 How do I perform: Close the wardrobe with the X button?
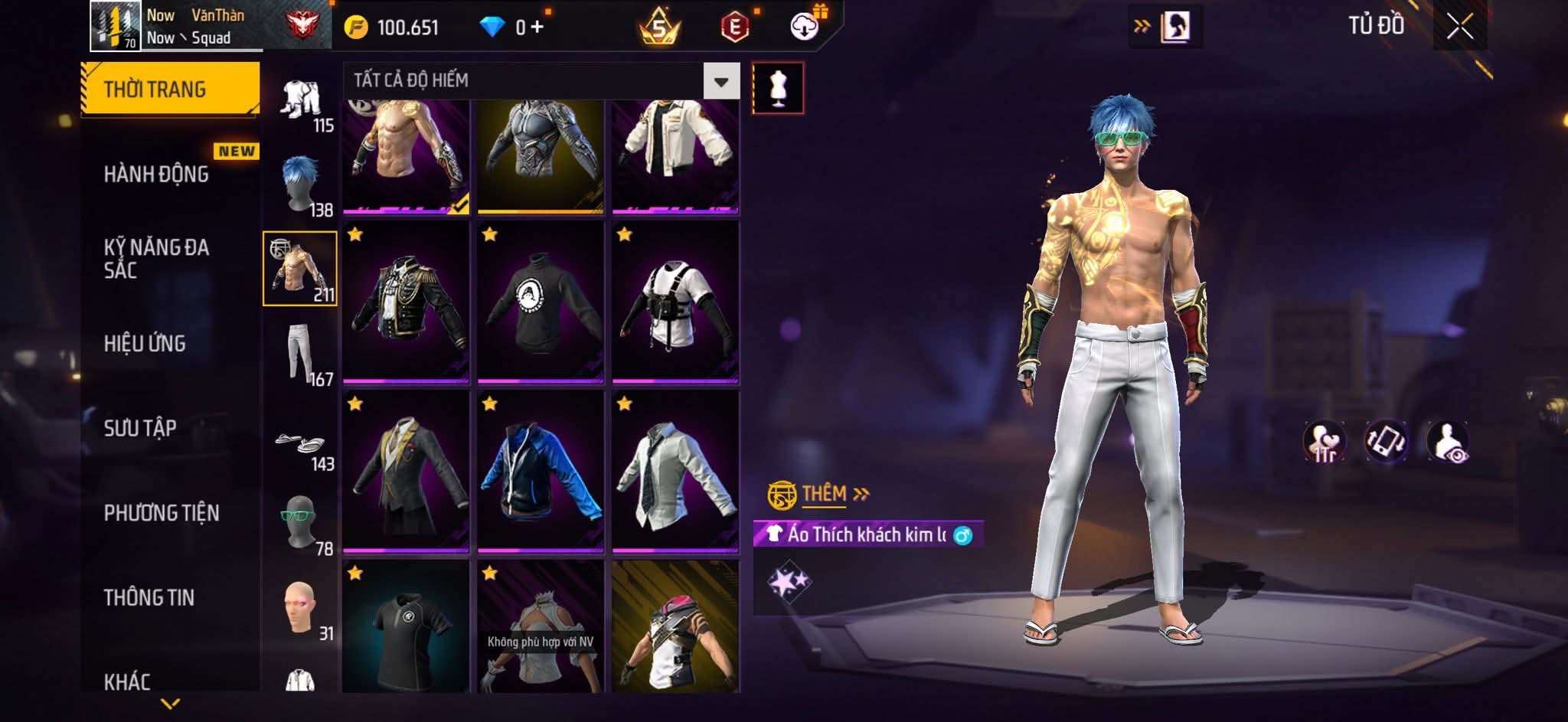[x=1459, y=27]
